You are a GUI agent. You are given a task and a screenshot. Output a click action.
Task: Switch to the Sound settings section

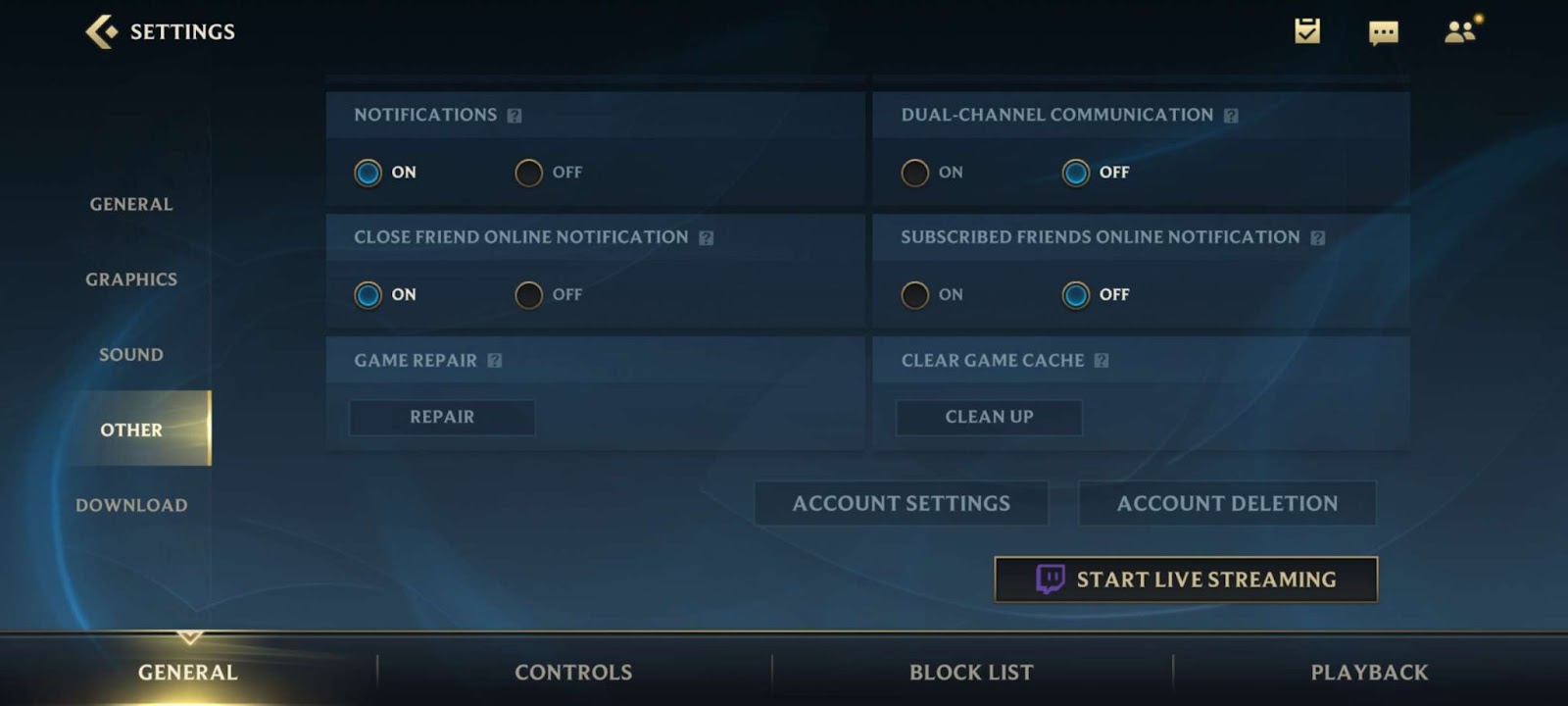(131, 355)
